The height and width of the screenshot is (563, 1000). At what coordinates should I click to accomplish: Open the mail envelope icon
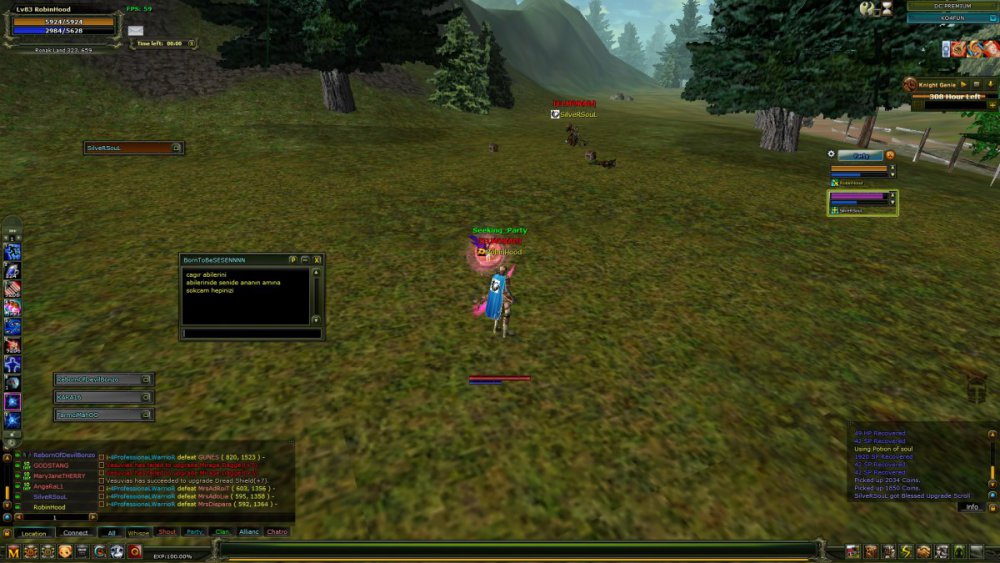pyautogui.click(x=135, y=31)
